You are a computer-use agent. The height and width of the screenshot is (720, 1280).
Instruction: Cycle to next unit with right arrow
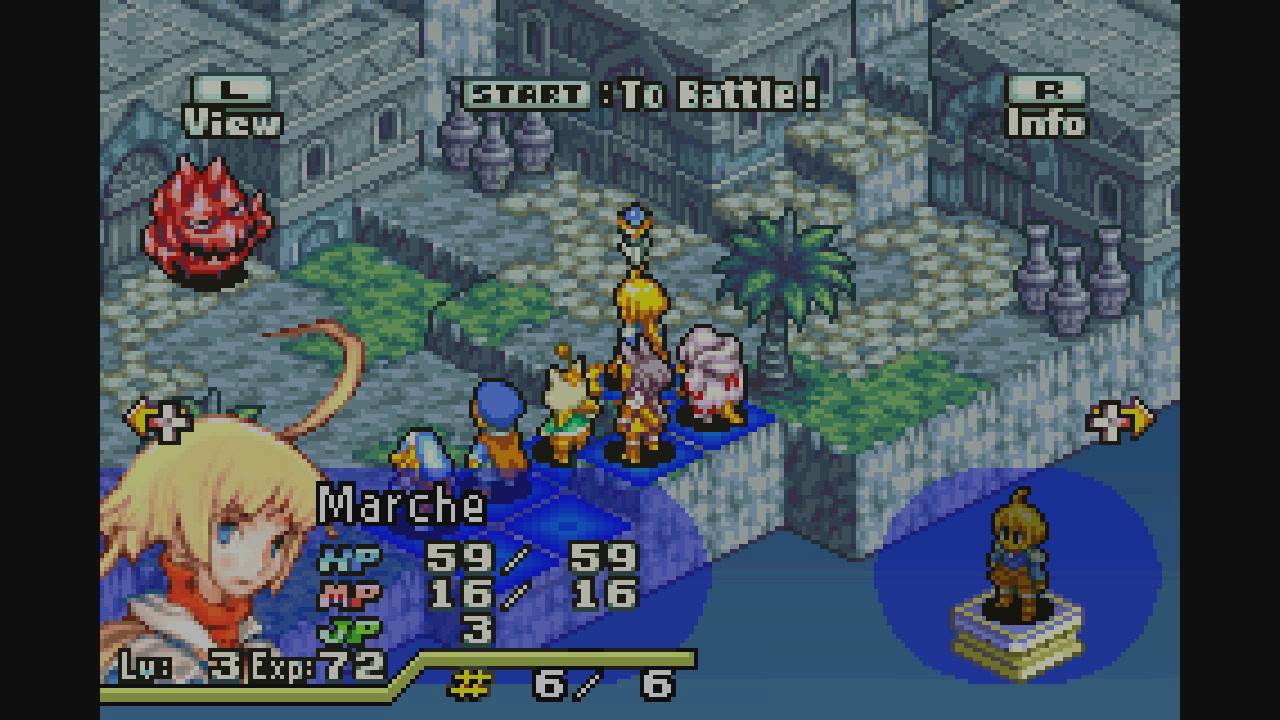pos(1120,420)
